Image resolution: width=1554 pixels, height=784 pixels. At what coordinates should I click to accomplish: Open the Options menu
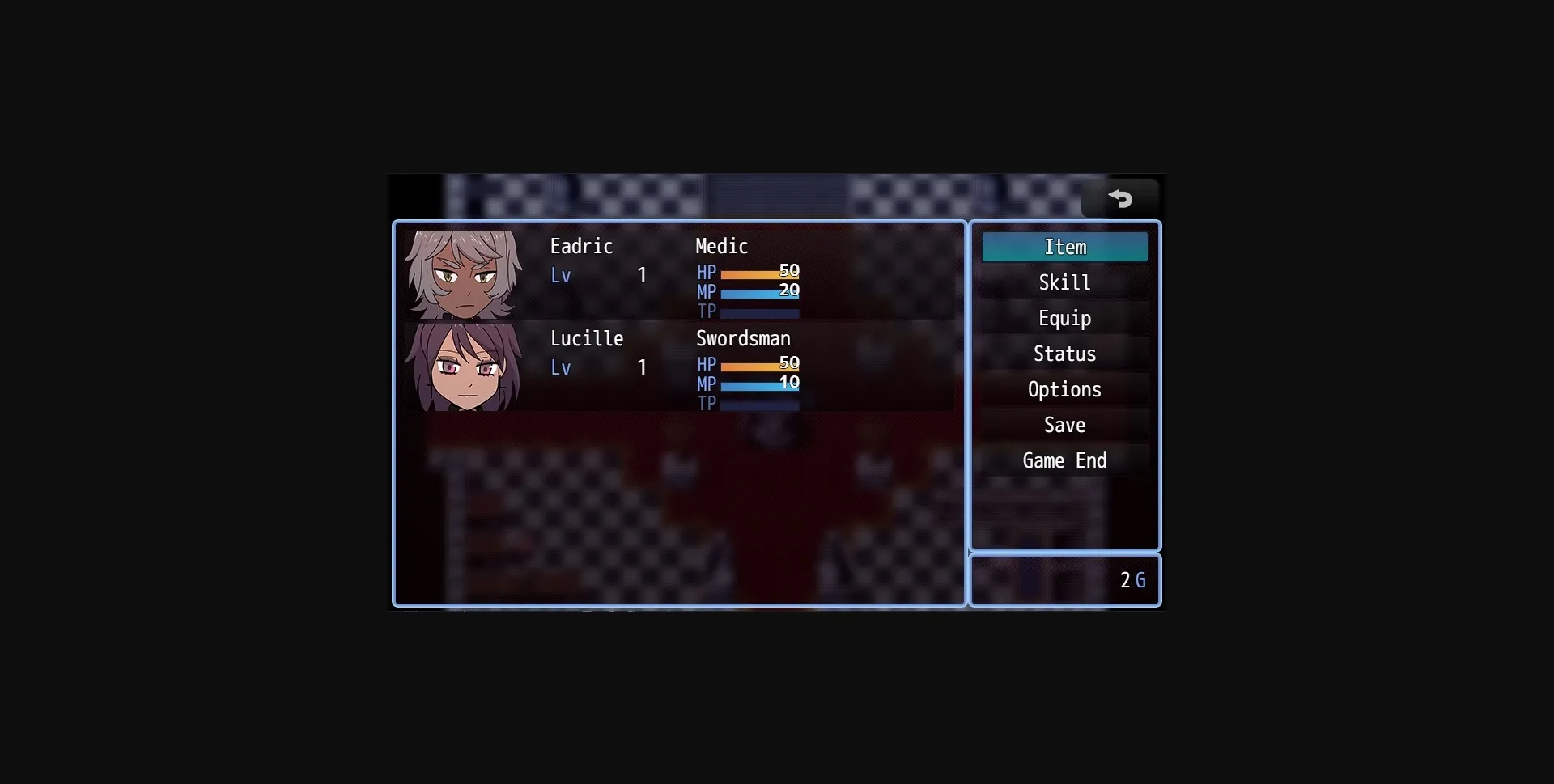(1064, 389)
